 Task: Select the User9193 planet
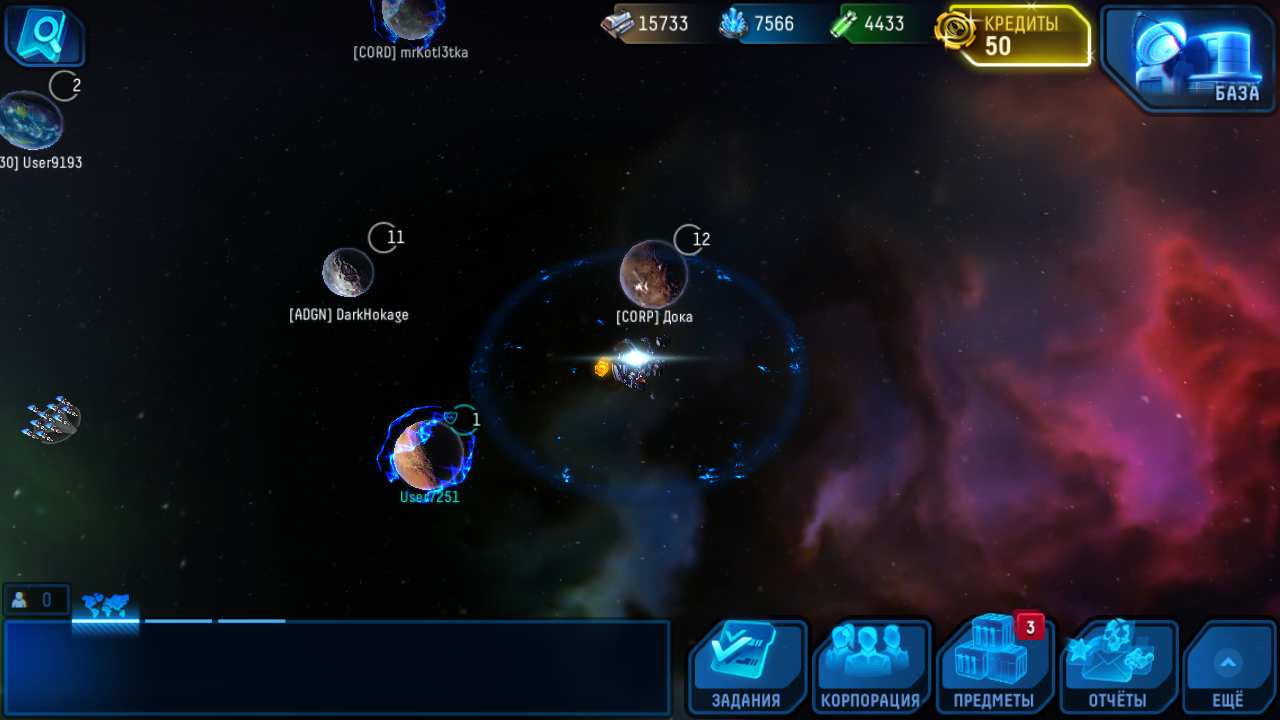click(30, 120)
